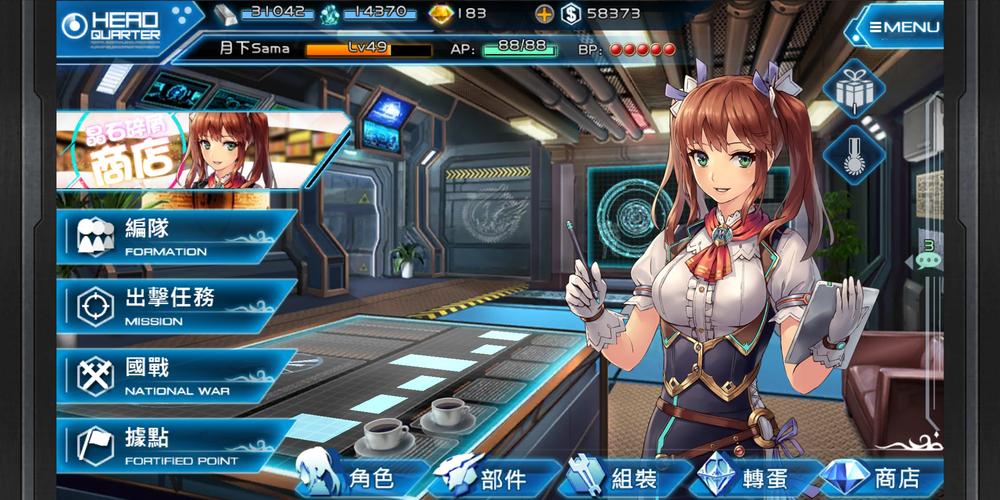This screenshot has height=500, width=1000.
Task: Open the gift box present icon
Action: coord(854,88)
